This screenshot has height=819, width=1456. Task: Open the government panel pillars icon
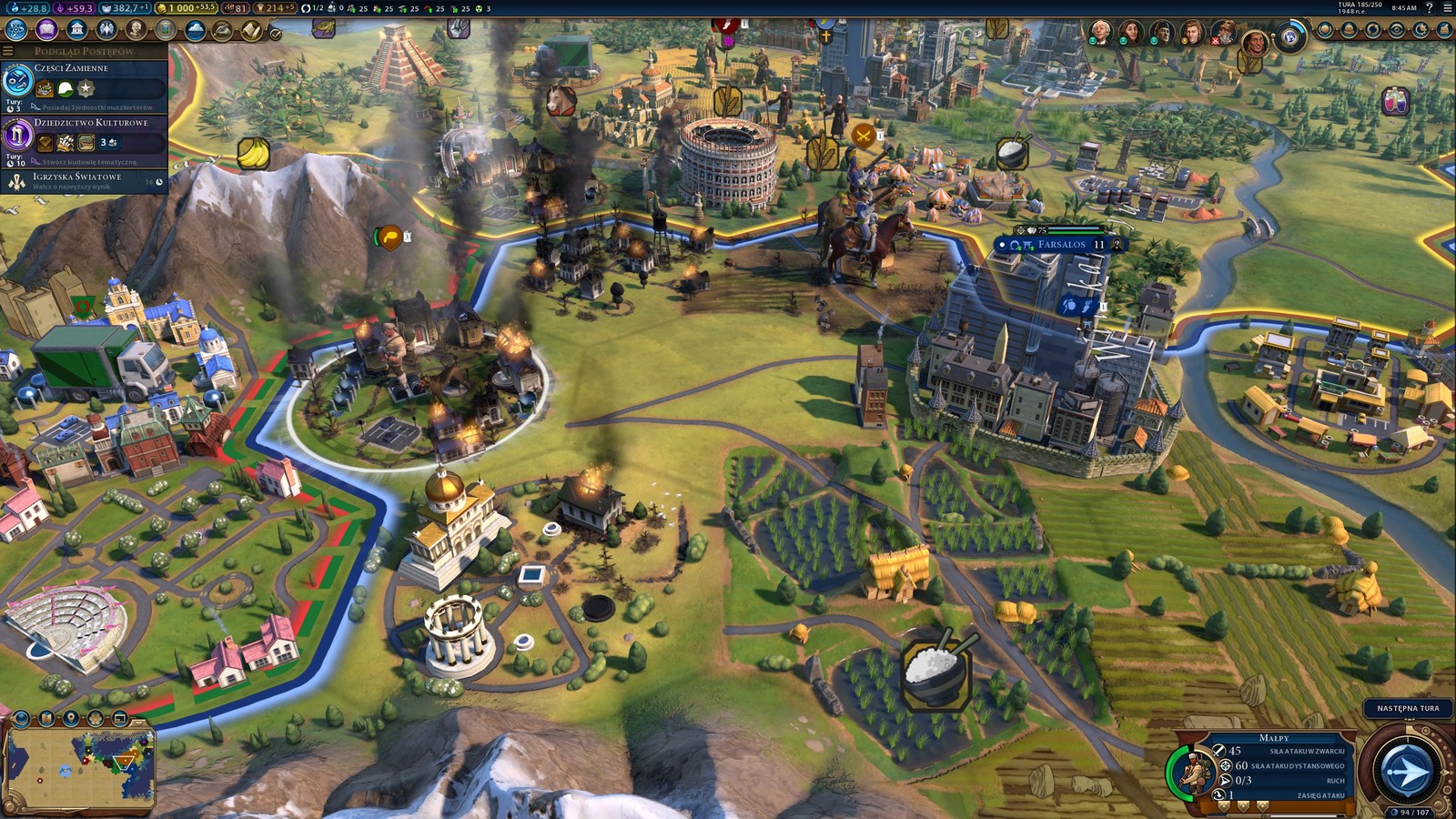[77, 28]
